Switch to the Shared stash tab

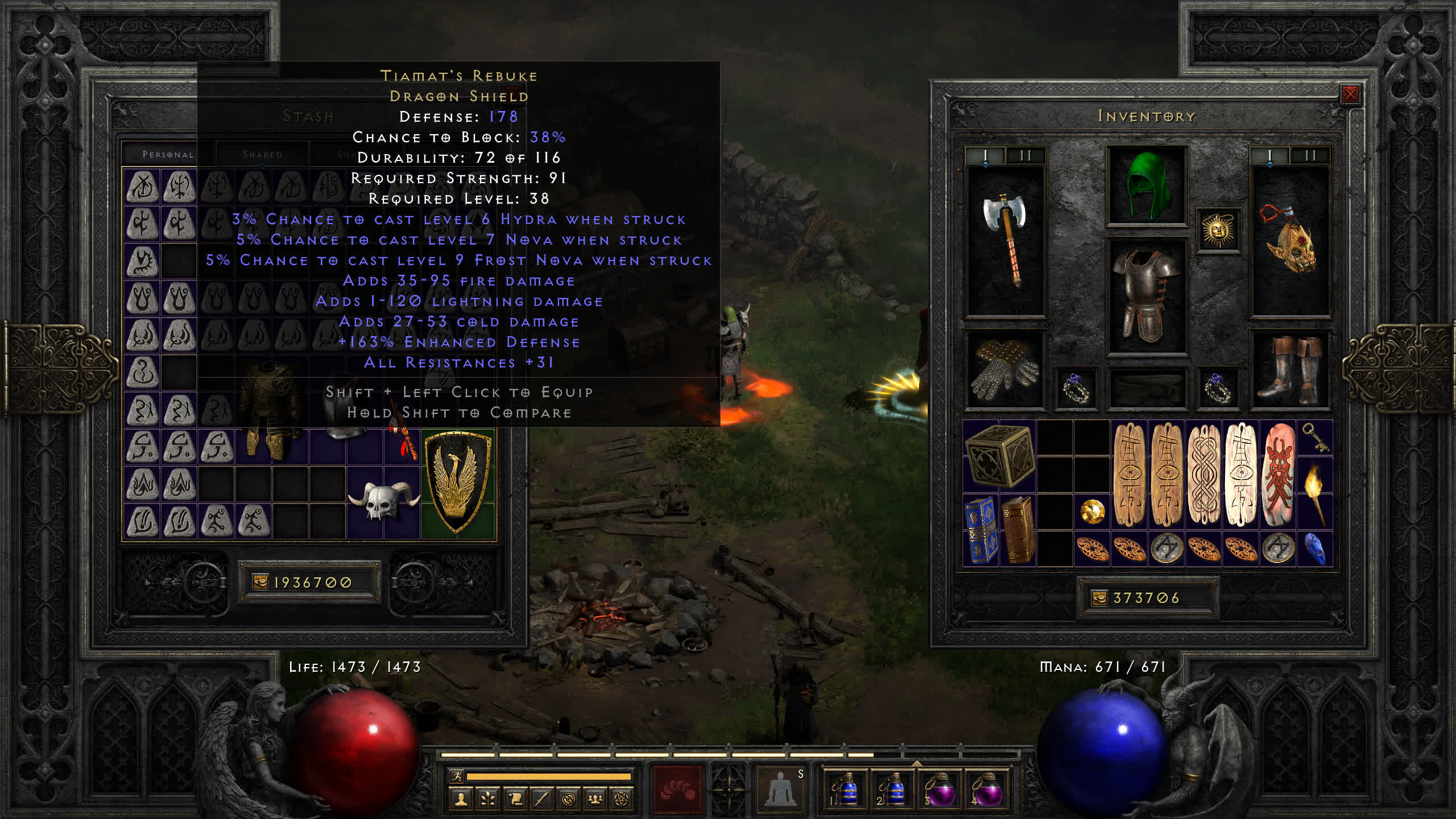click(x=262, y=154)
